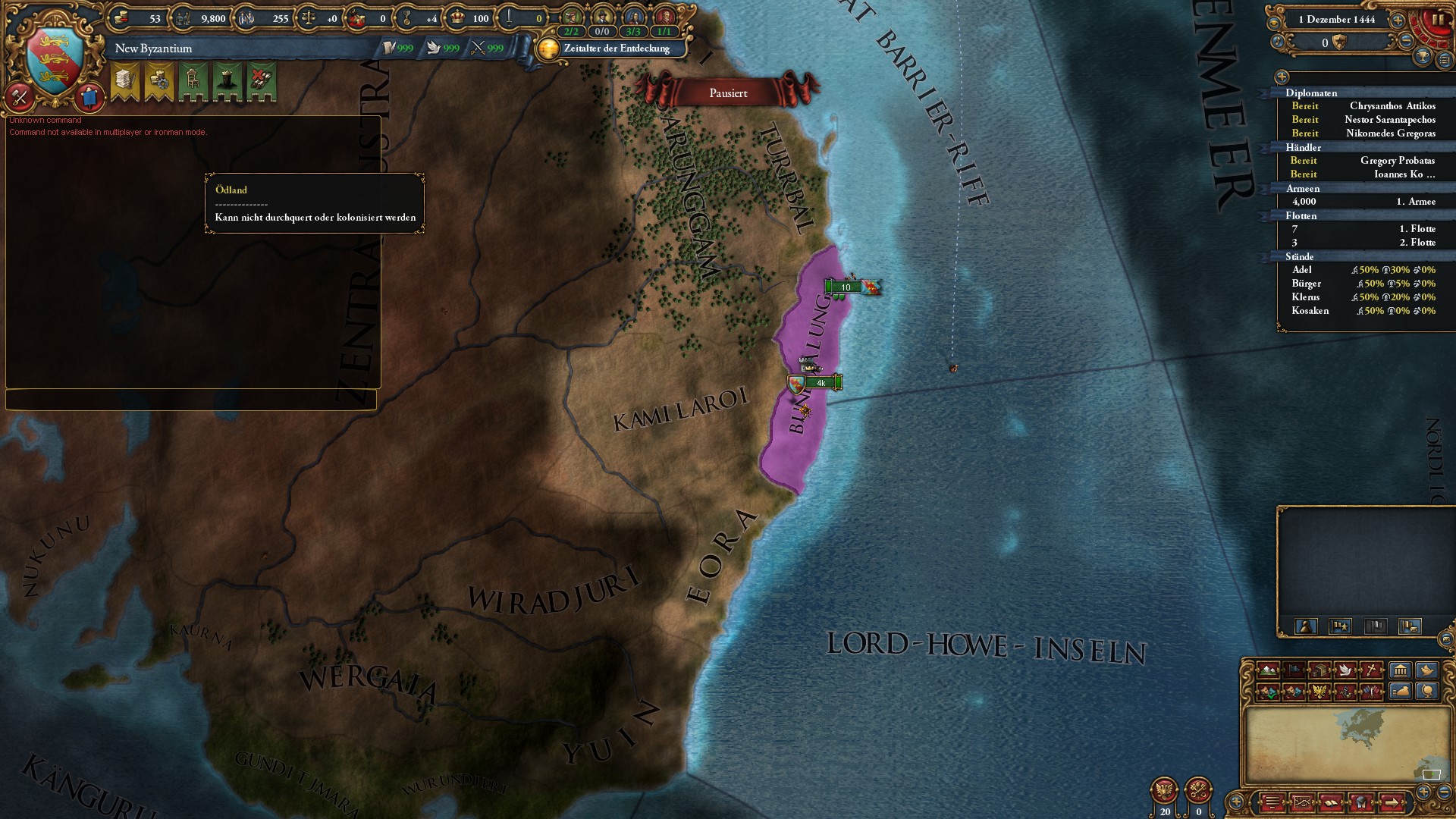Open the trade mapmode
This screenshot has width=1456, height=819.
1319,670
